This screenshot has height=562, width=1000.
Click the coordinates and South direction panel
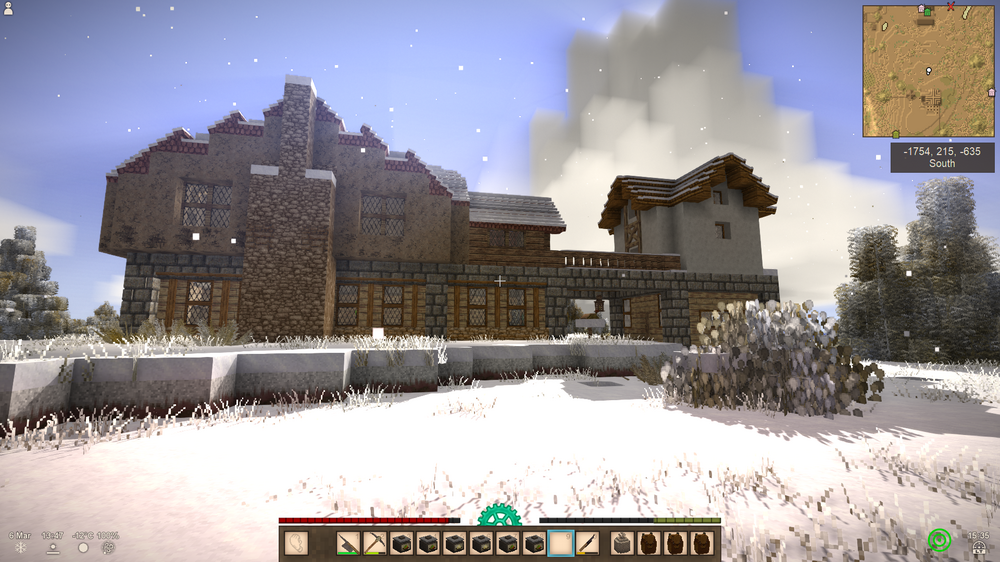[x=942, y=157]
